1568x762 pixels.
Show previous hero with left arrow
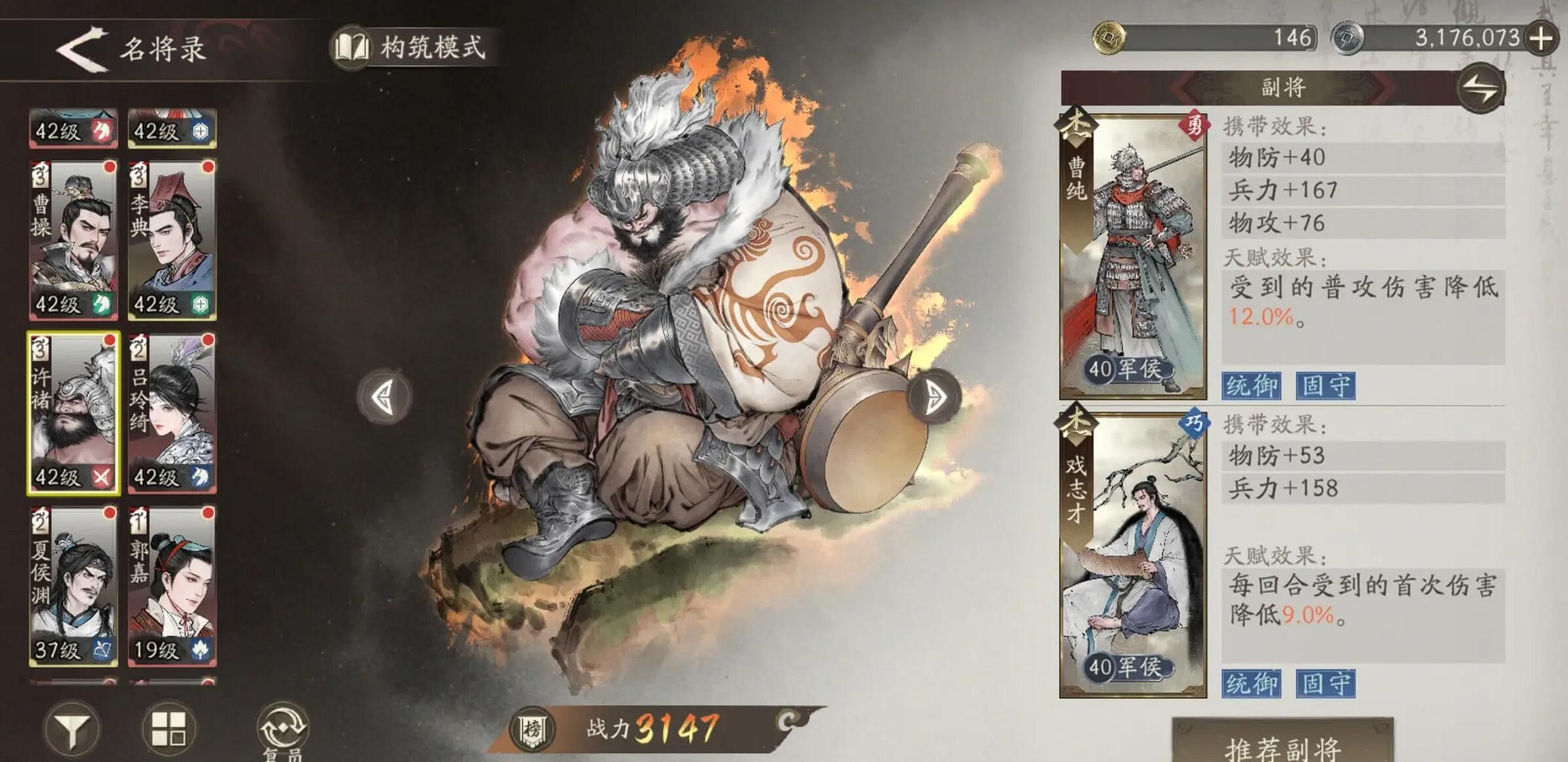(x=385, y=396)
